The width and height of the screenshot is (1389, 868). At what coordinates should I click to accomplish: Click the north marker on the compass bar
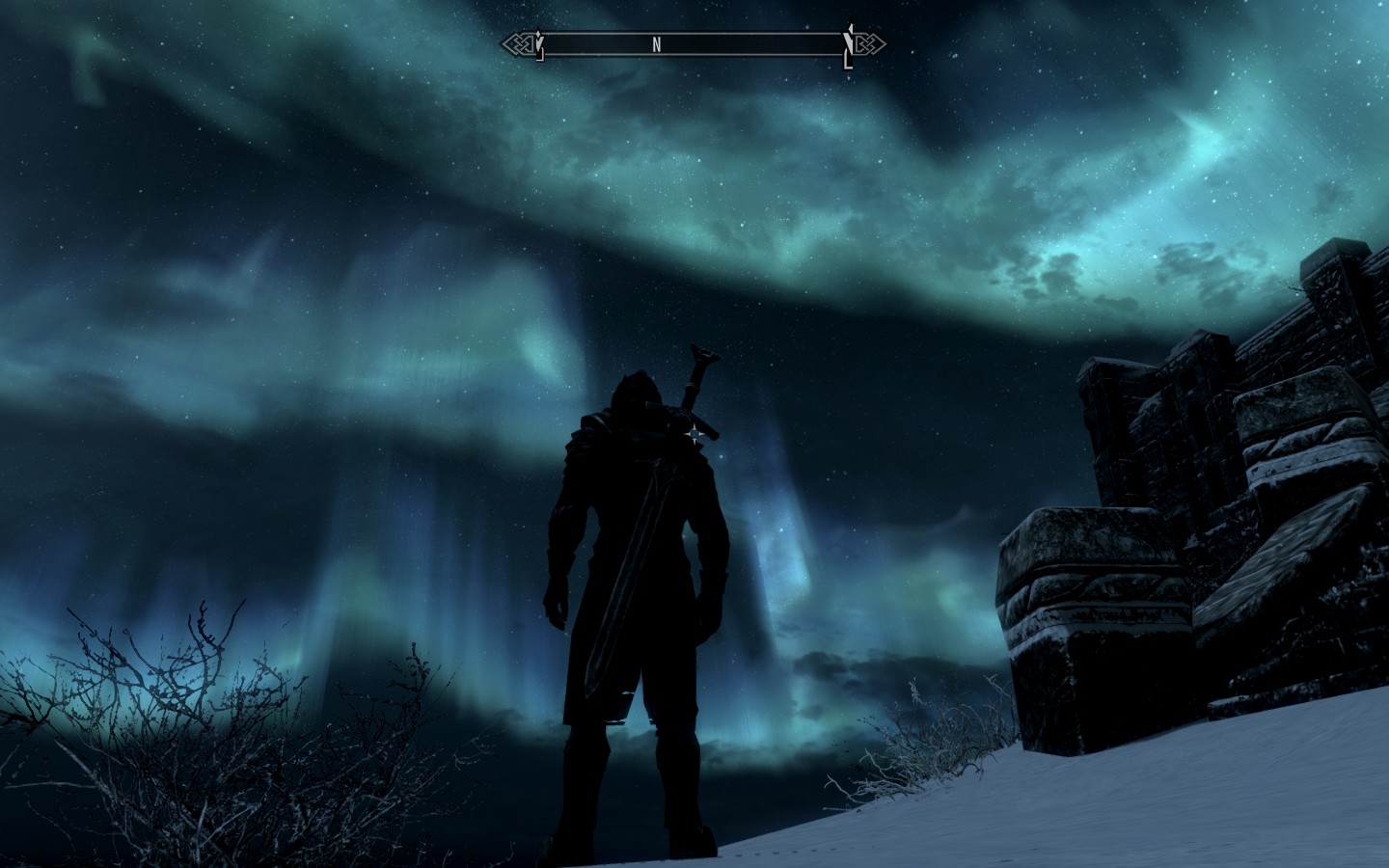tap(656, 44)
